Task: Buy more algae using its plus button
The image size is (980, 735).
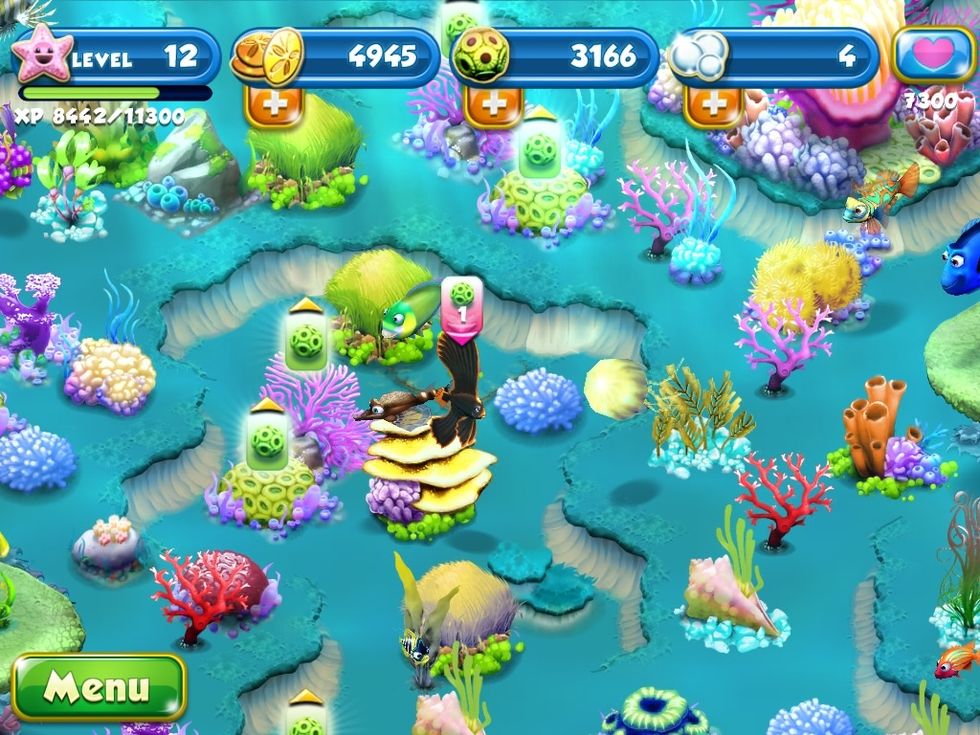Action: pos(492,105)
